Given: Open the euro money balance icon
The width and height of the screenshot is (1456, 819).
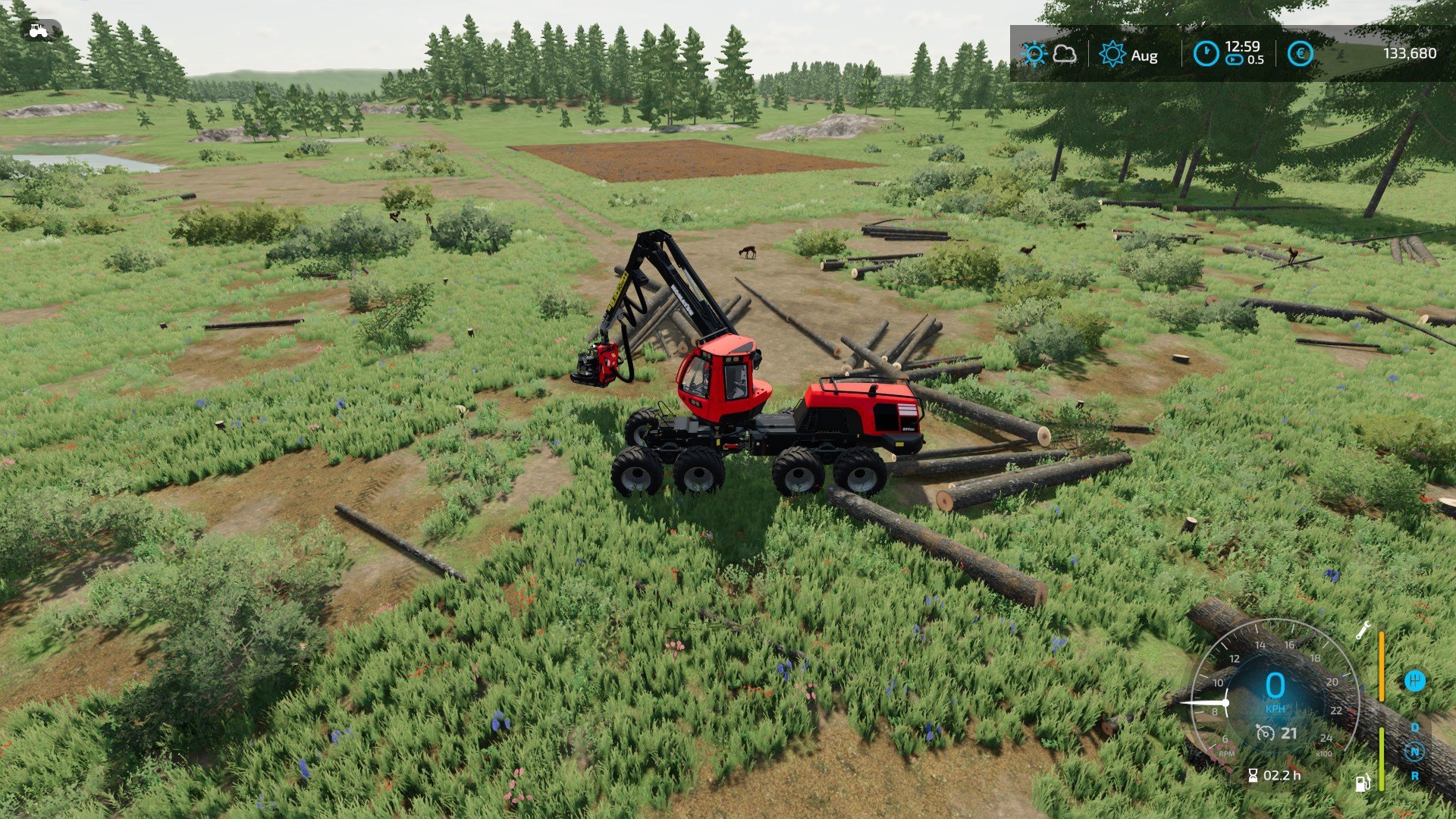Looking at the screenshot, I should pyautogui.click(x=1300, y=54).
